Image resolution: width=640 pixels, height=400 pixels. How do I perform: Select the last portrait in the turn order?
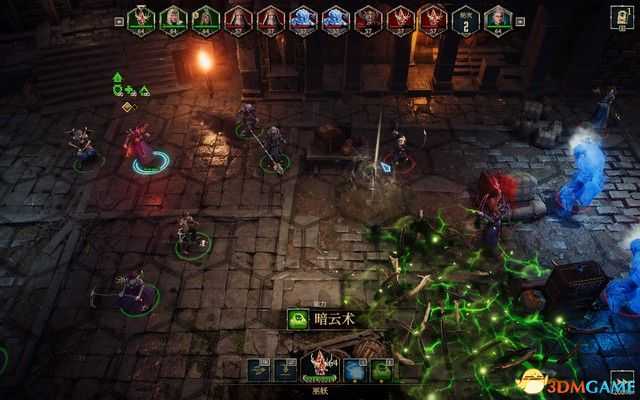(495, 19)
